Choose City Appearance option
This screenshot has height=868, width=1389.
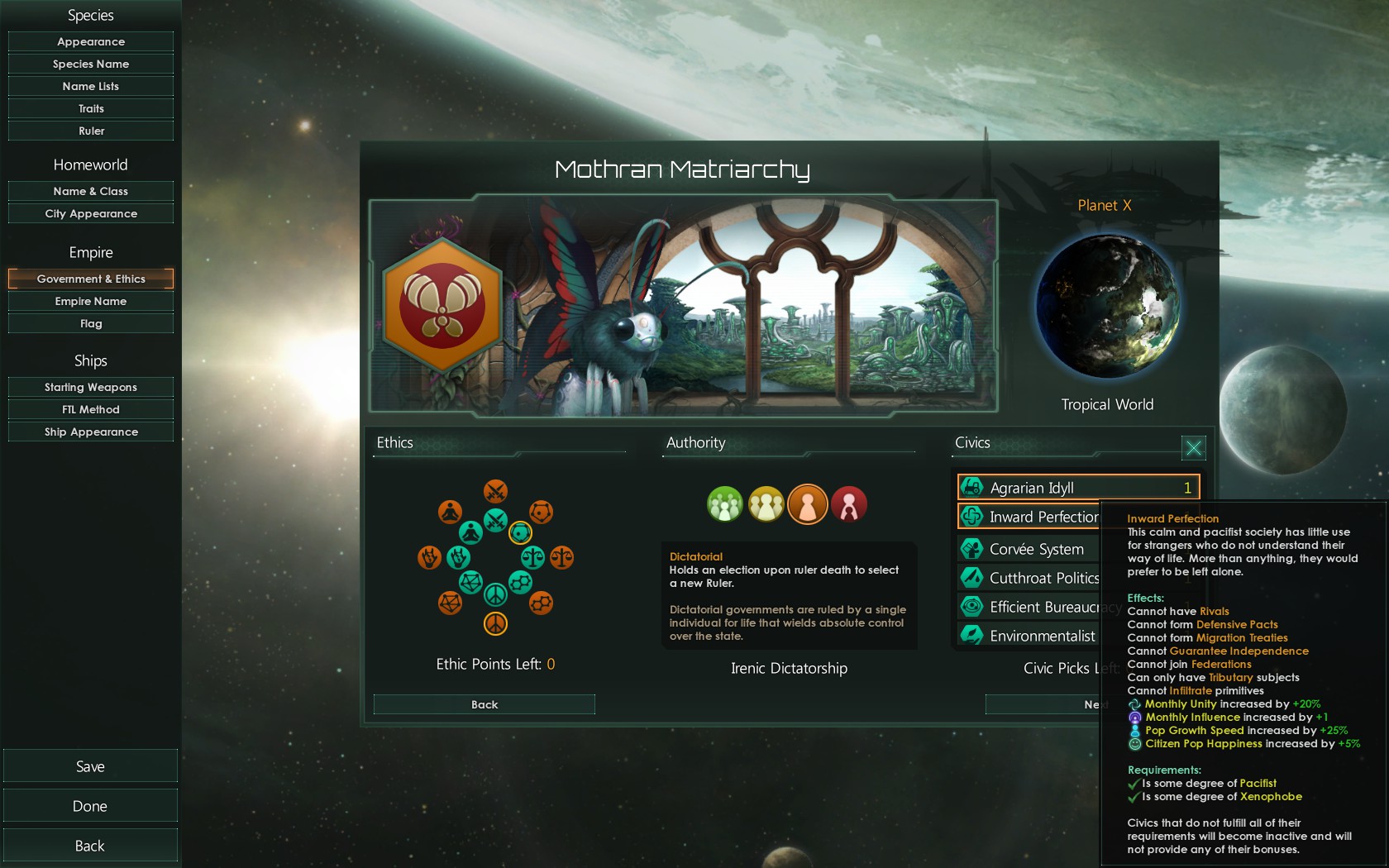click(91, 213)
